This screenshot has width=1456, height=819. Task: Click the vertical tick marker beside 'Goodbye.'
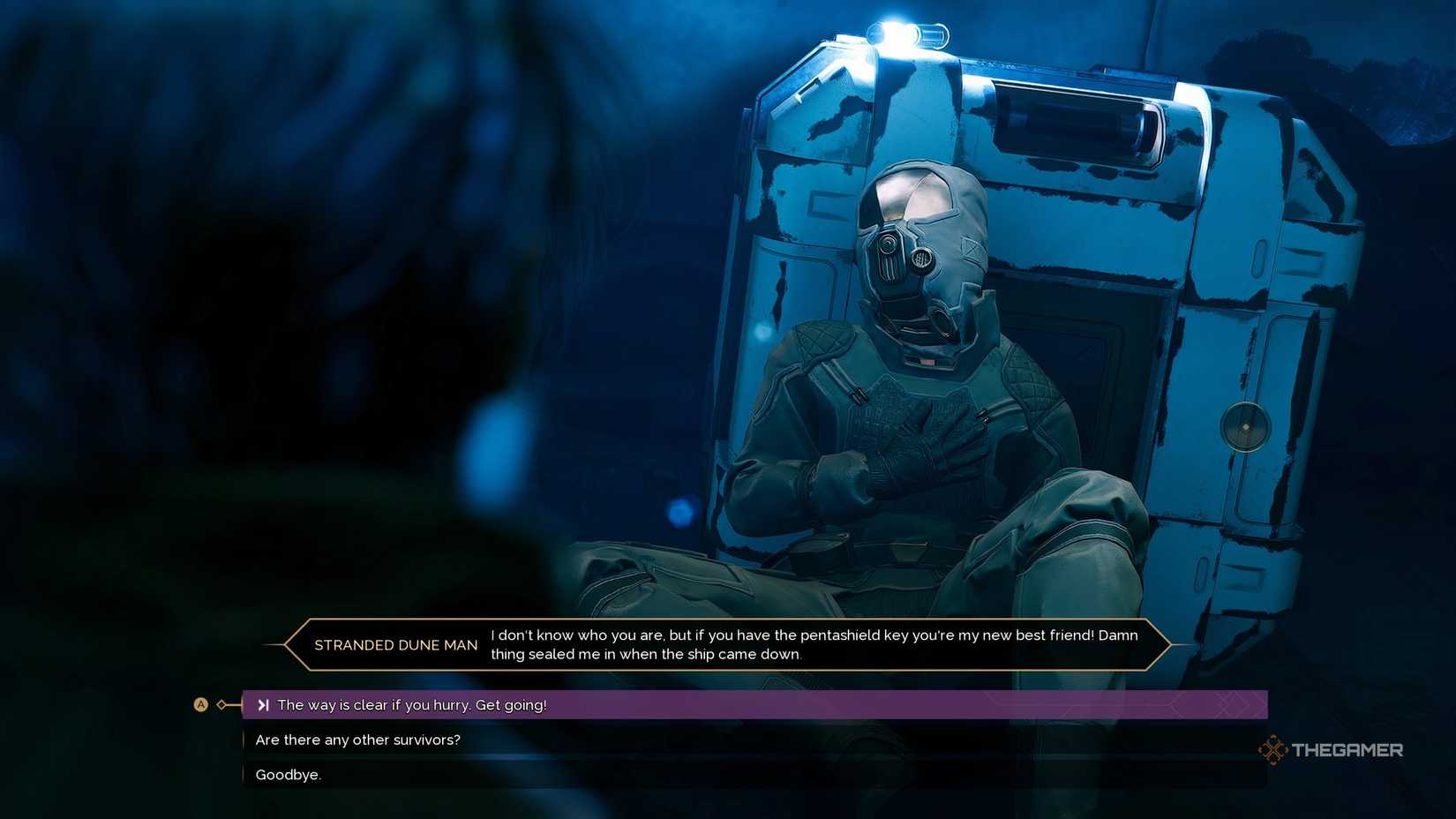[244, 774]
